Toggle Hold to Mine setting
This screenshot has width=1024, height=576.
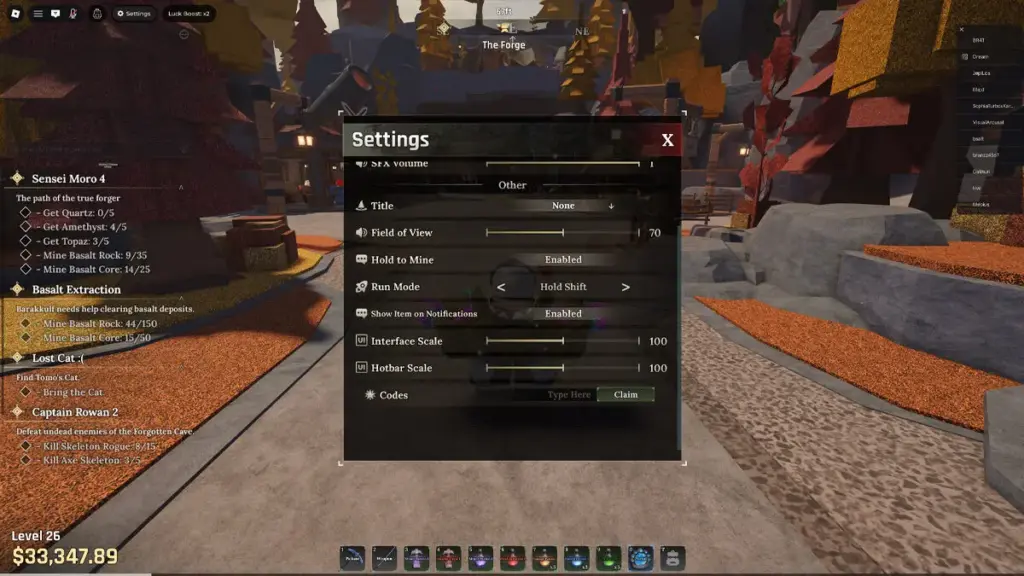coord(563,260)
